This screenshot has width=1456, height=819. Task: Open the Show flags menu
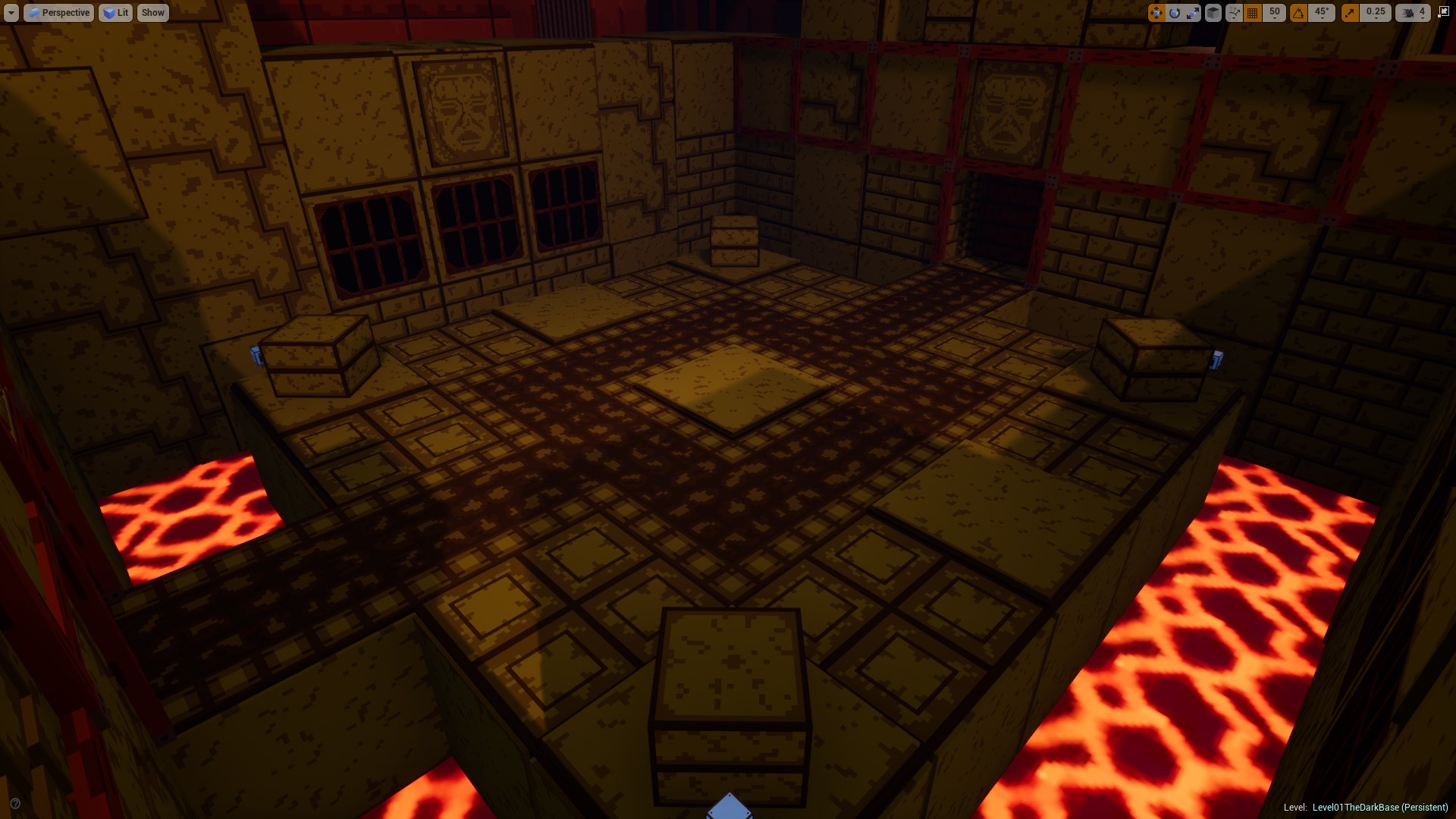[152, 12]
